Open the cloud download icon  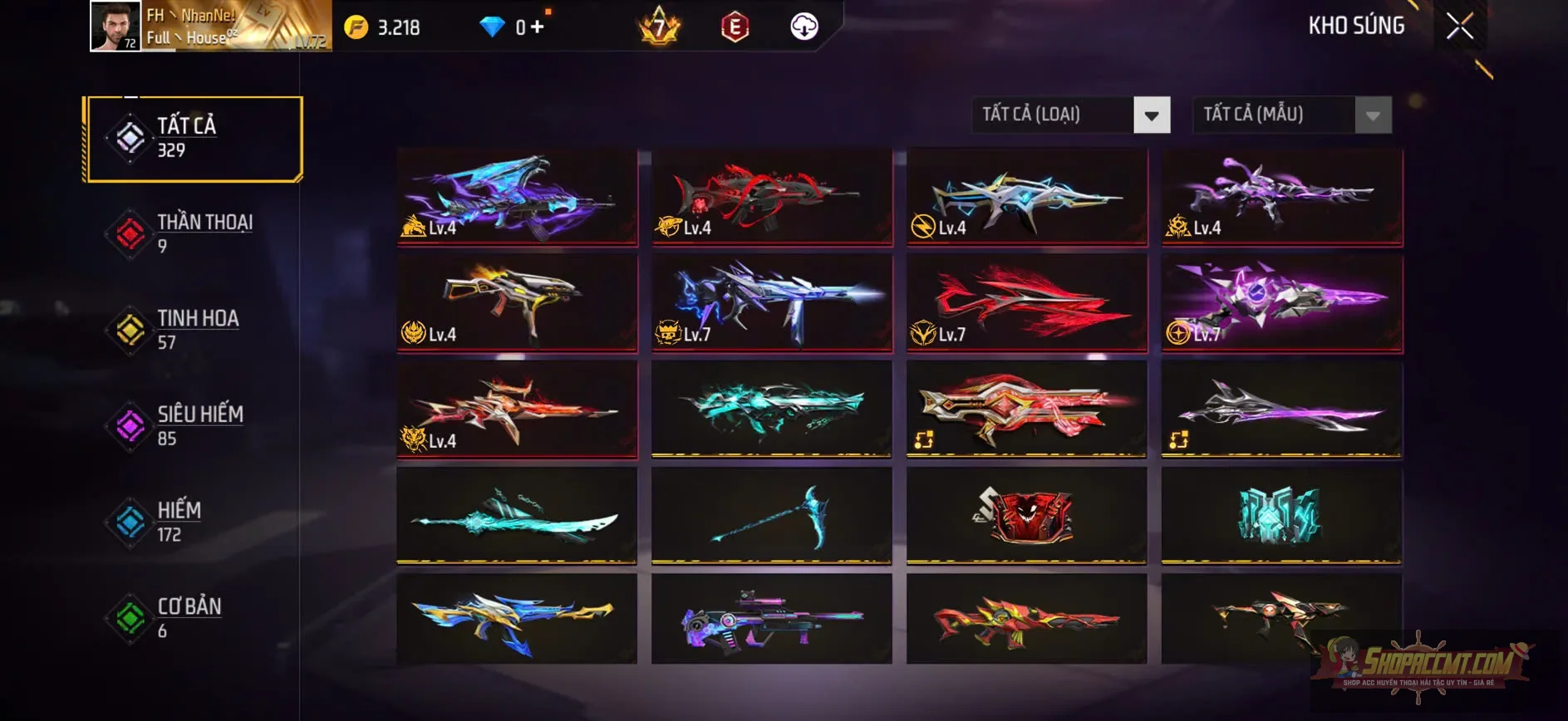pos(802,26)
